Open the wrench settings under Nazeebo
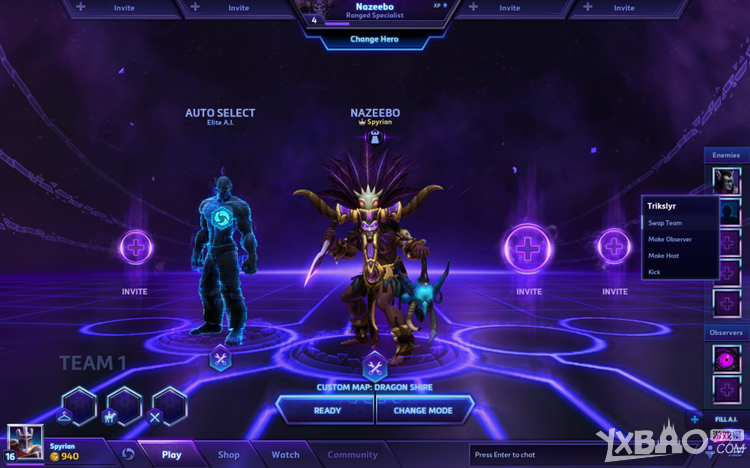Screen dimensions: 750x468 (374, 366)
